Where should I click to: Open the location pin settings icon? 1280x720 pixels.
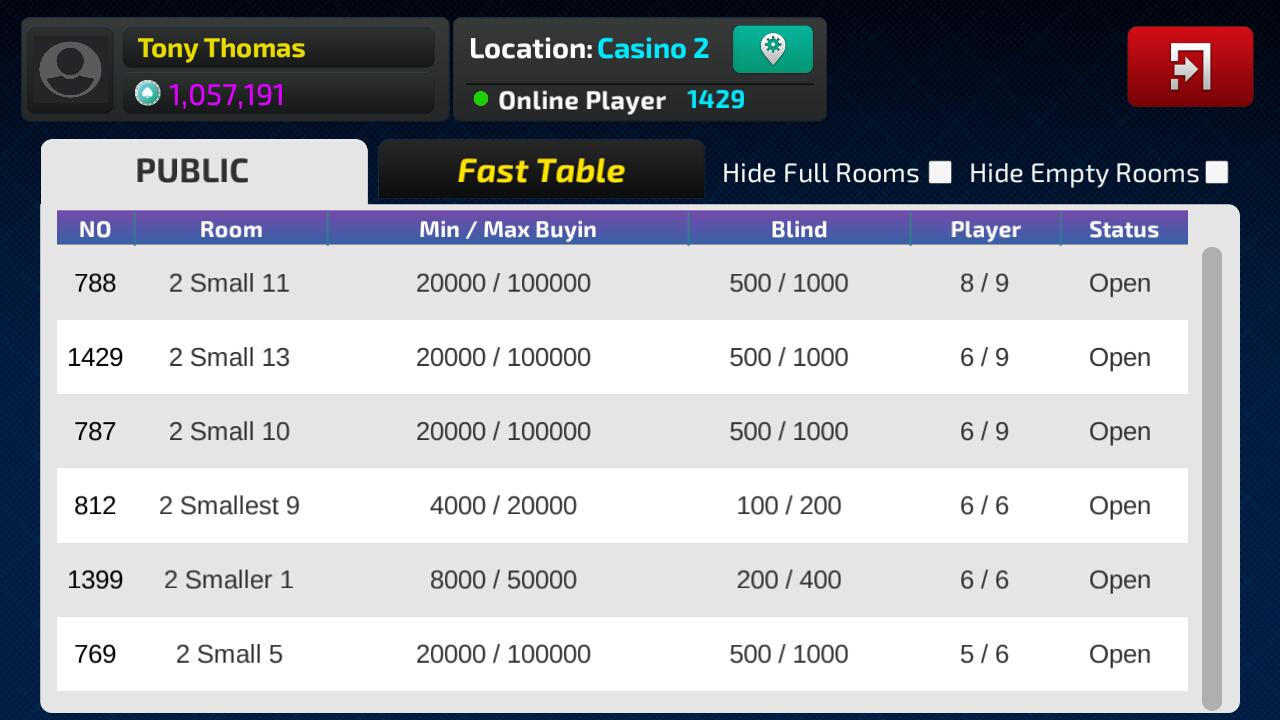[x=774, y=48]
